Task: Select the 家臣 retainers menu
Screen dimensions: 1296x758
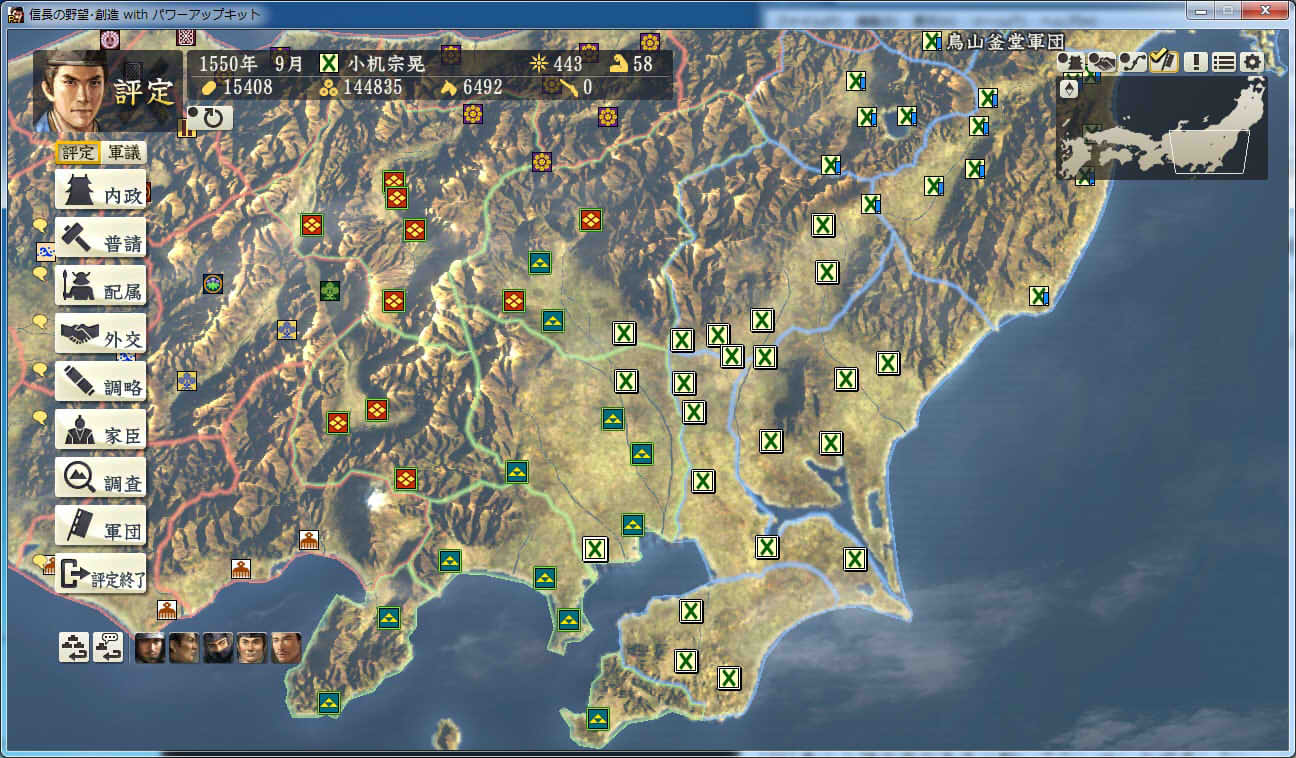Action: coord(100,431)
